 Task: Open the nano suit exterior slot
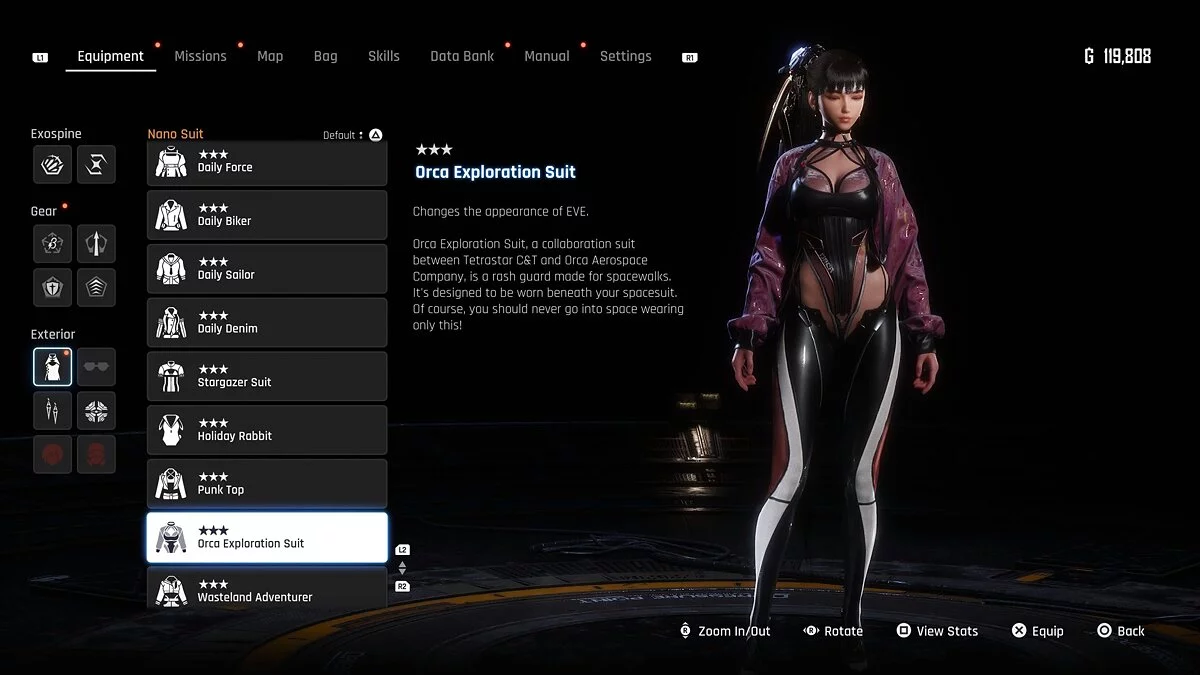click(52, 367)
